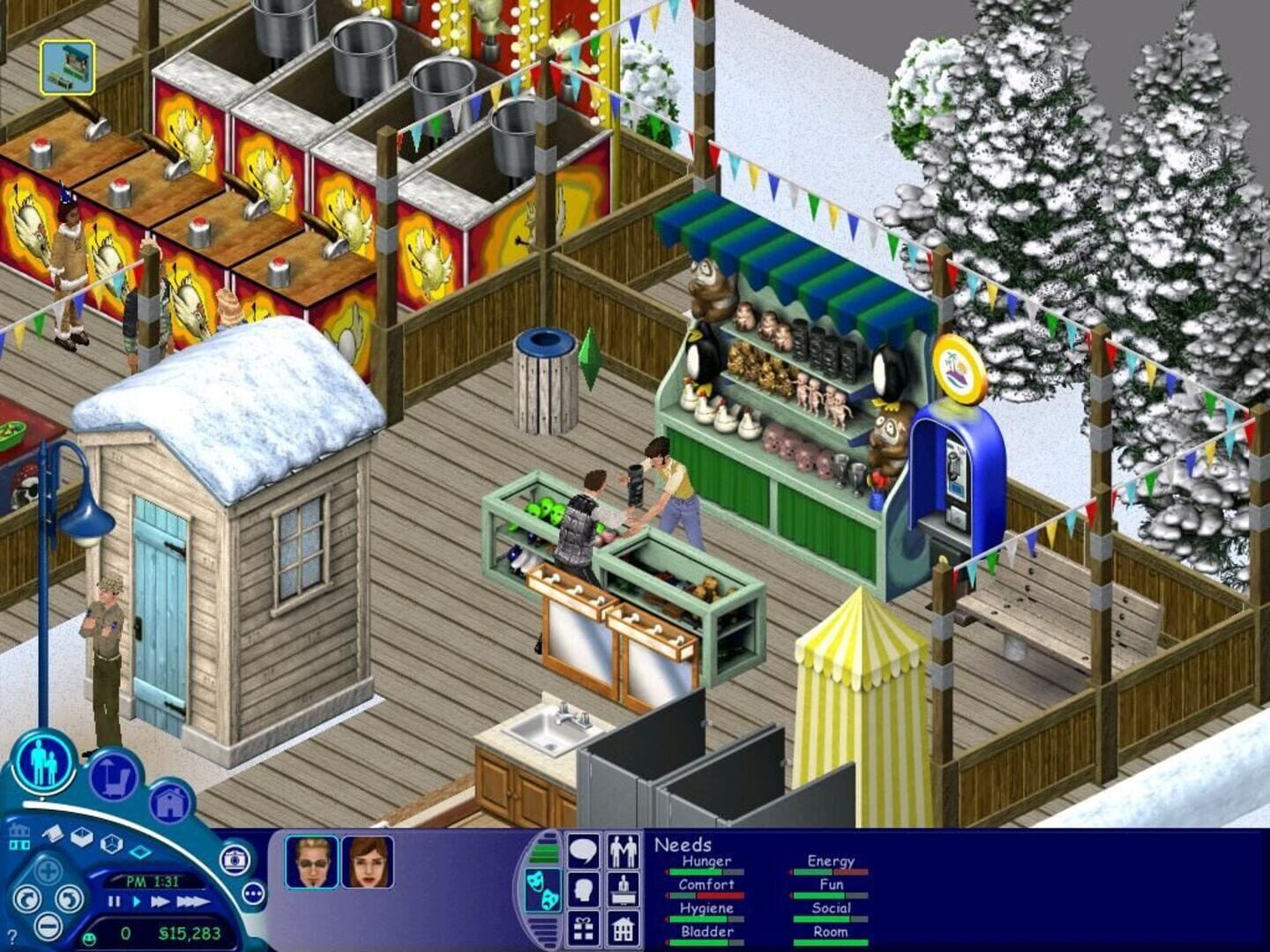This screenshot has height=952, width=1270.
Task: Take a snapshot with the camera icon
Action: tap(235, 861)
